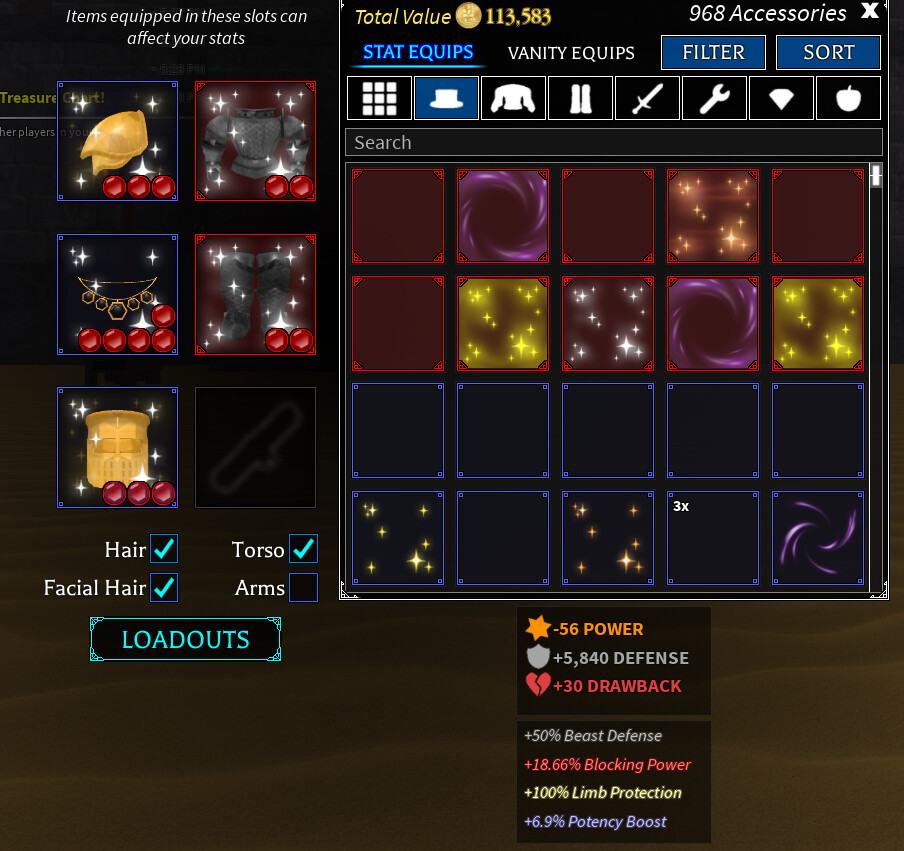Show all items grid category
The image size is (904, 851).
[x=379, y=98]
